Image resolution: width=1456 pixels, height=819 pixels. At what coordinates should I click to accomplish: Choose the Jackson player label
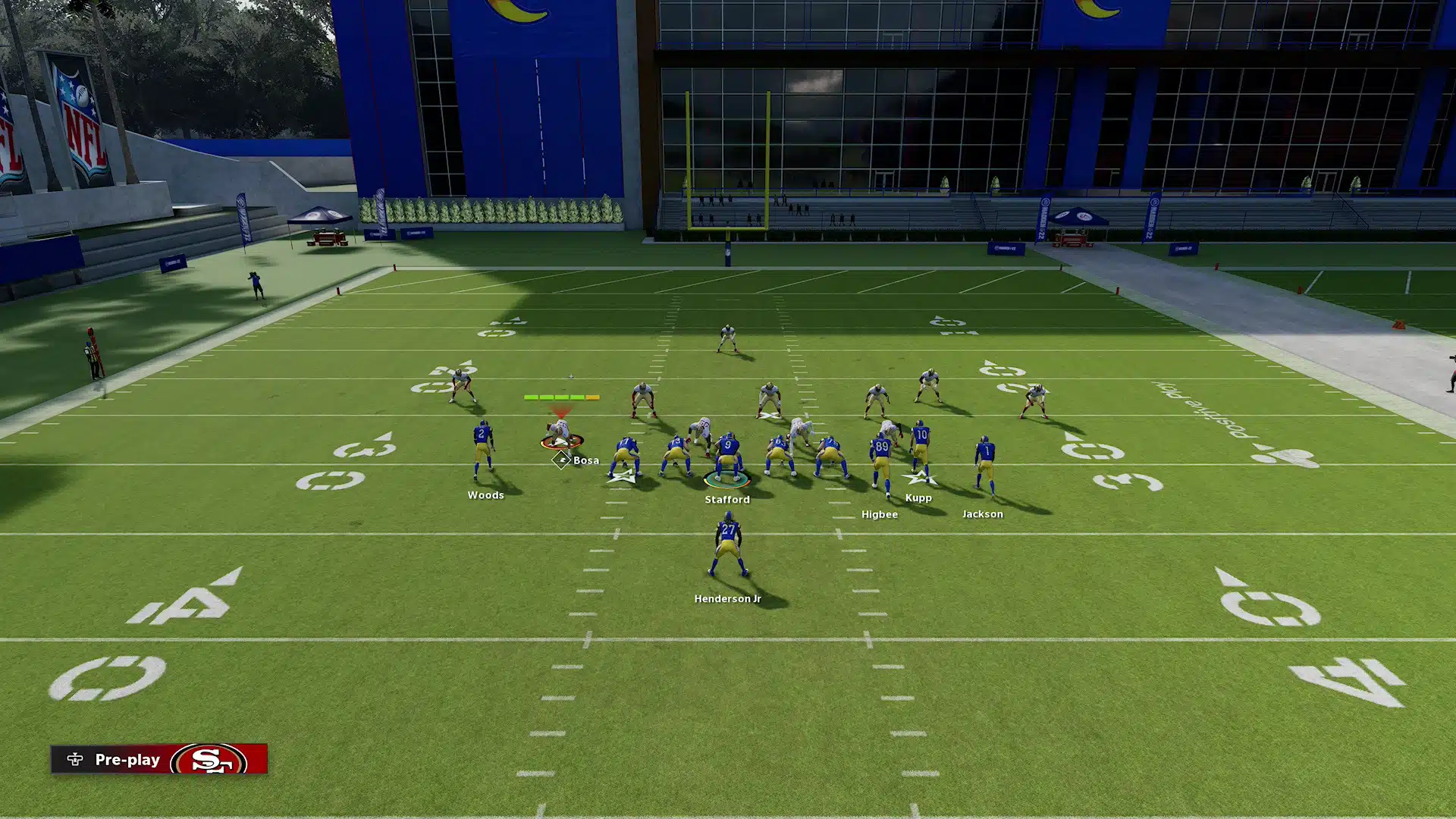point(982,514)
